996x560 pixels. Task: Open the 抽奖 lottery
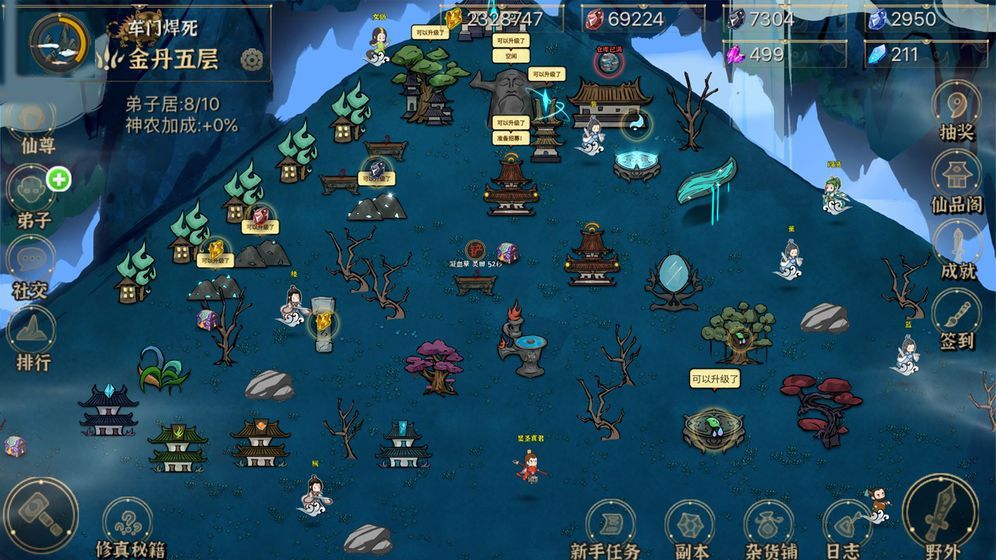pyautogui.click(x=957, y=108)
